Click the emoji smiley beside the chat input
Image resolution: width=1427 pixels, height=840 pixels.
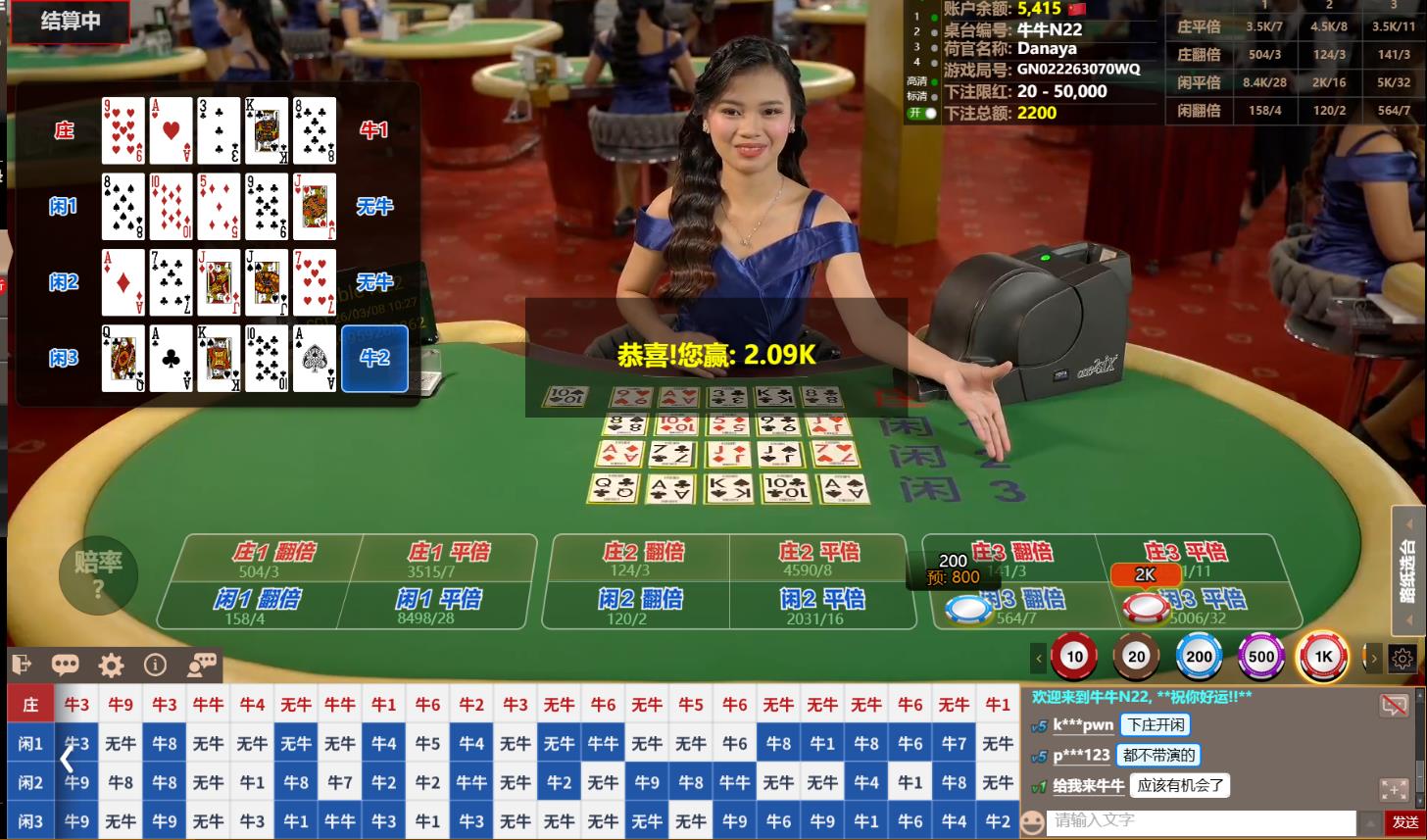1034,822
